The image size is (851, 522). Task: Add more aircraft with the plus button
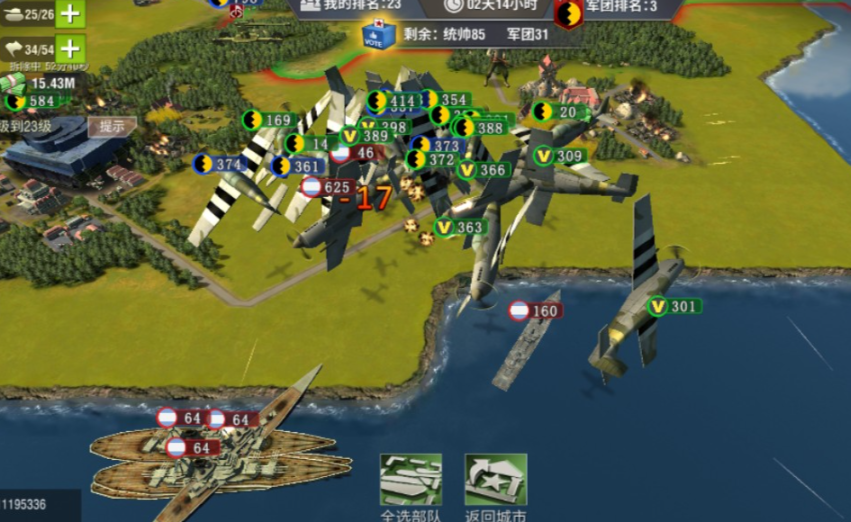pos(70,48)
